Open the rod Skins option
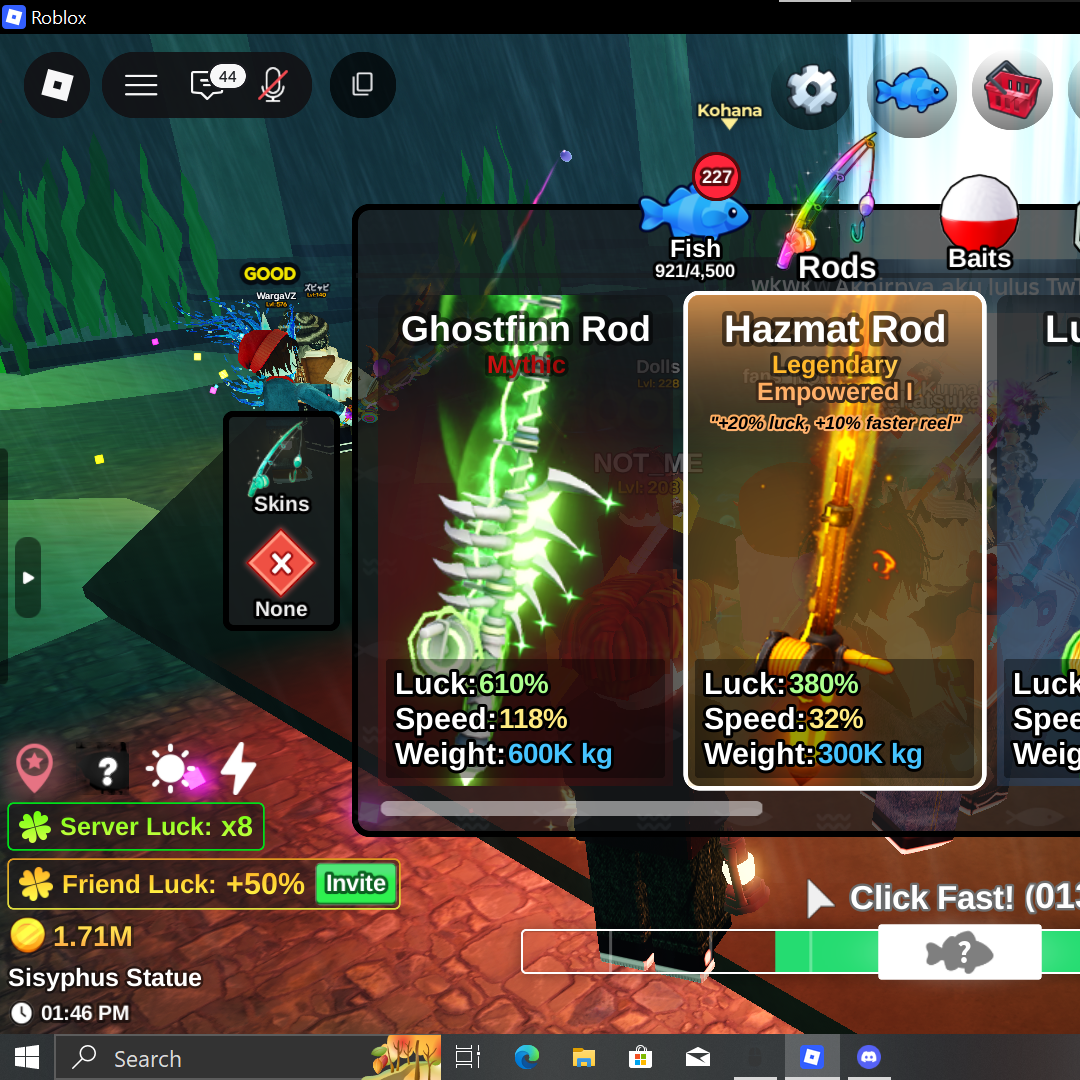This screenshot has width=1080, height=1080. tap(281, 468)
